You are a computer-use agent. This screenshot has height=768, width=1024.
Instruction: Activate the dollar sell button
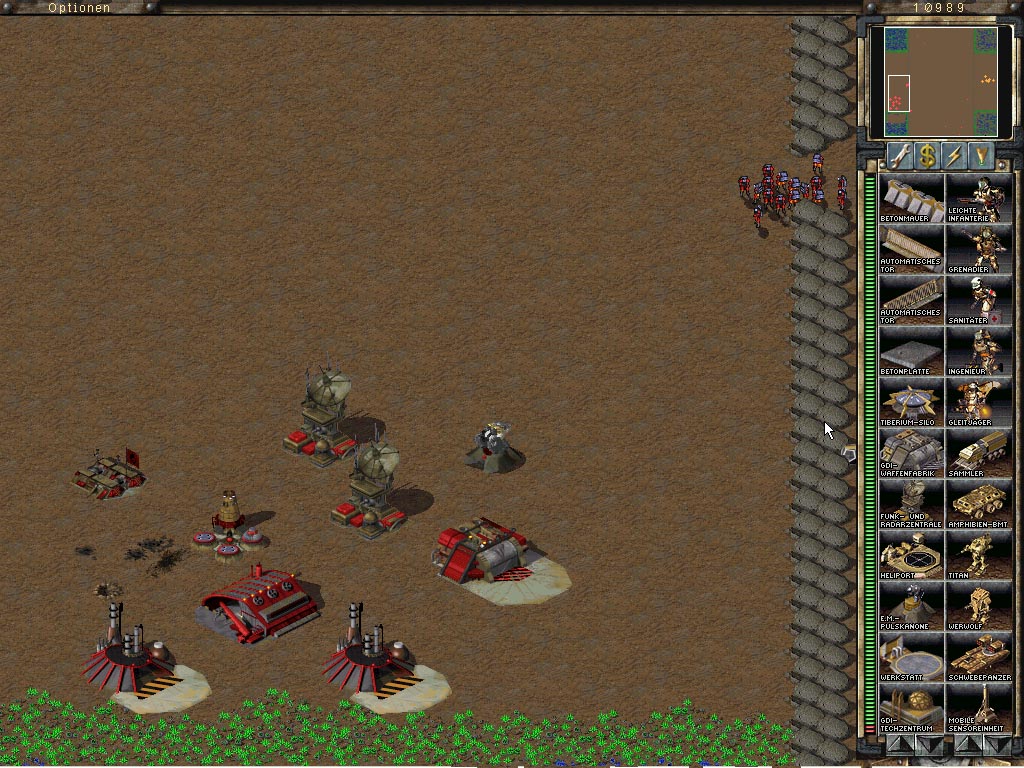click(x=927, y=156)
